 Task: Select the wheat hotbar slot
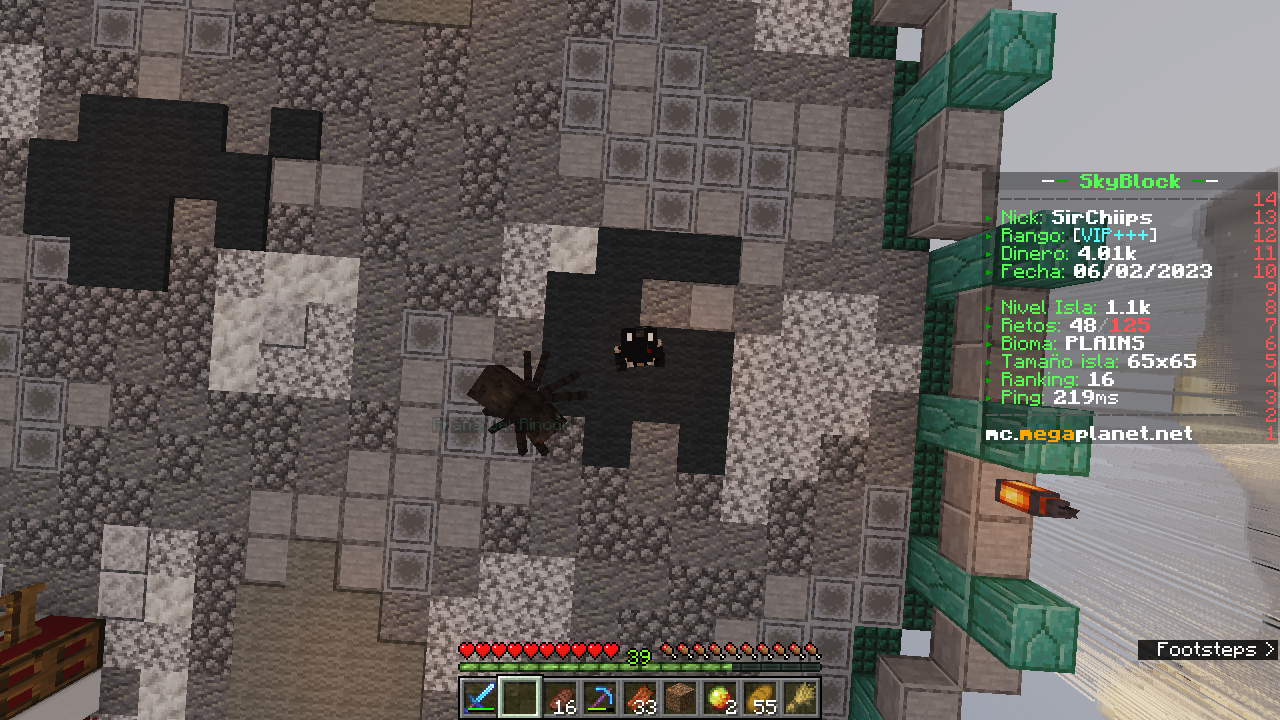point(800,696)
